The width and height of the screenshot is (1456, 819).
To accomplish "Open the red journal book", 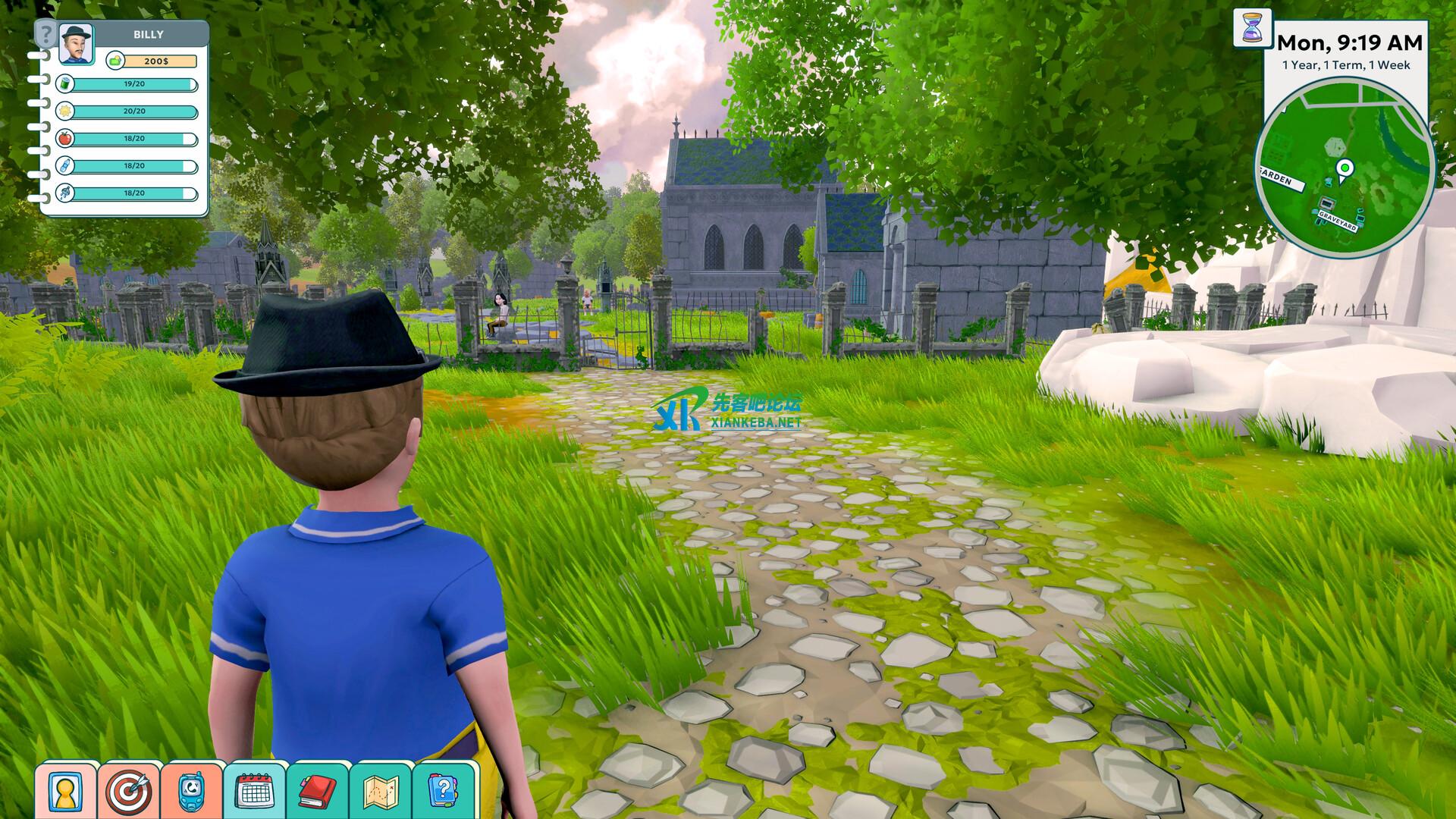I will [318, 791].
